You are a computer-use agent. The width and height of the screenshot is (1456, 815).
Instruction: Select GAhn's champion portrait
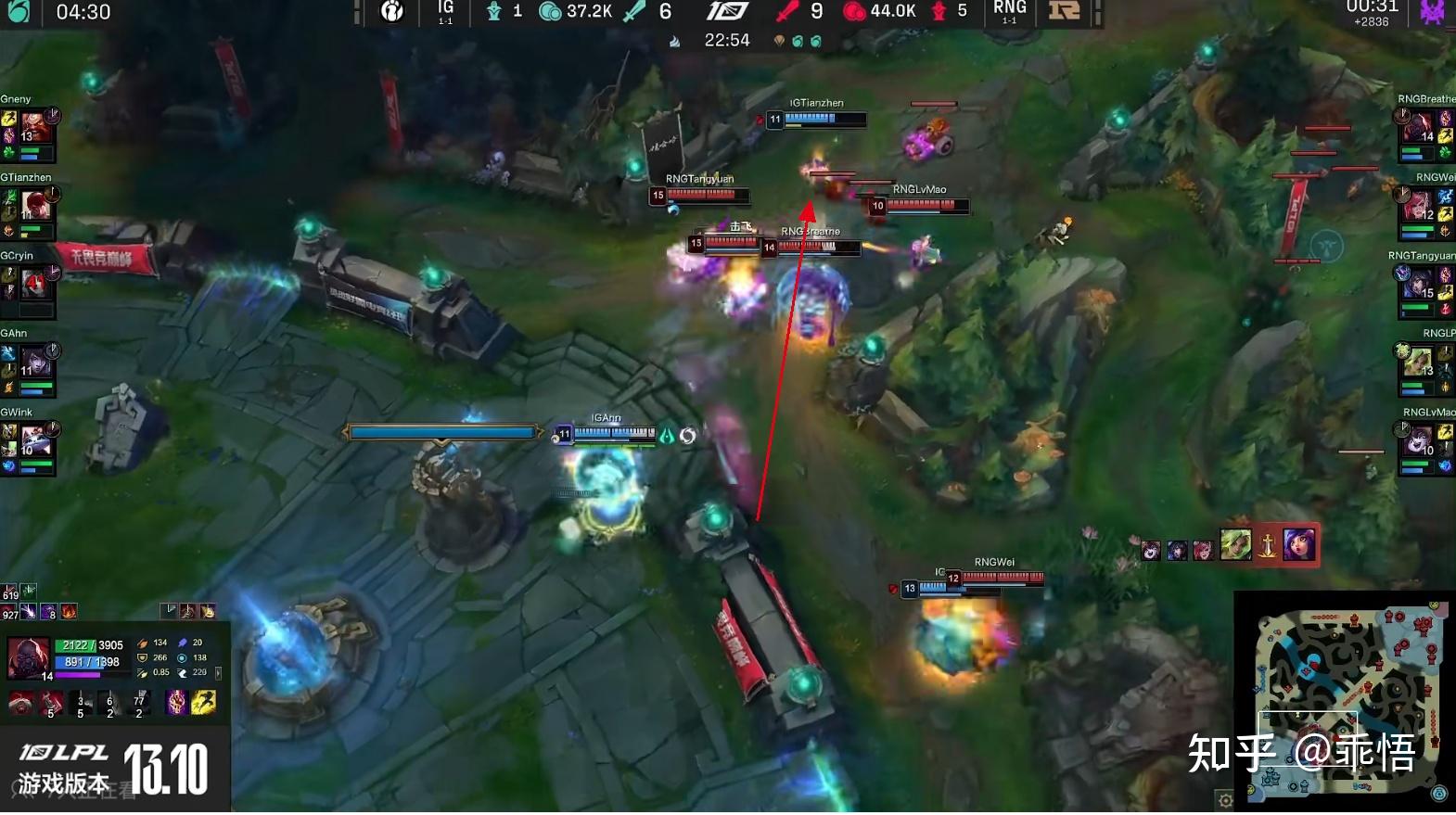35,360
